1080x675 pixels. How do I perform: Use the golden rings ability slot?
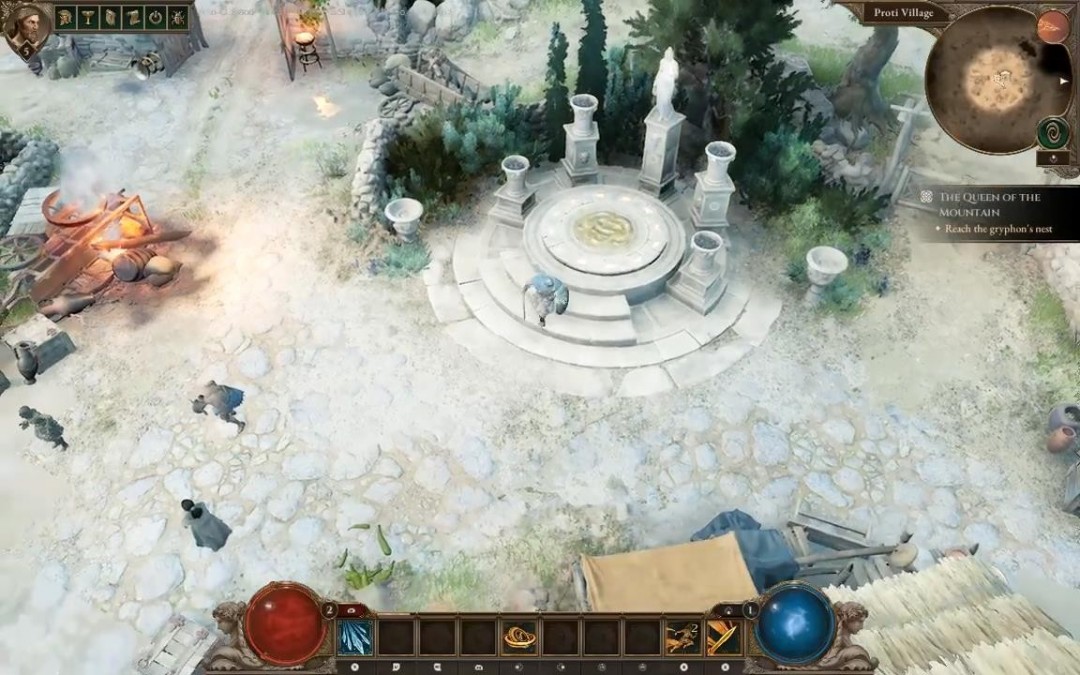(x=519, y=636)
